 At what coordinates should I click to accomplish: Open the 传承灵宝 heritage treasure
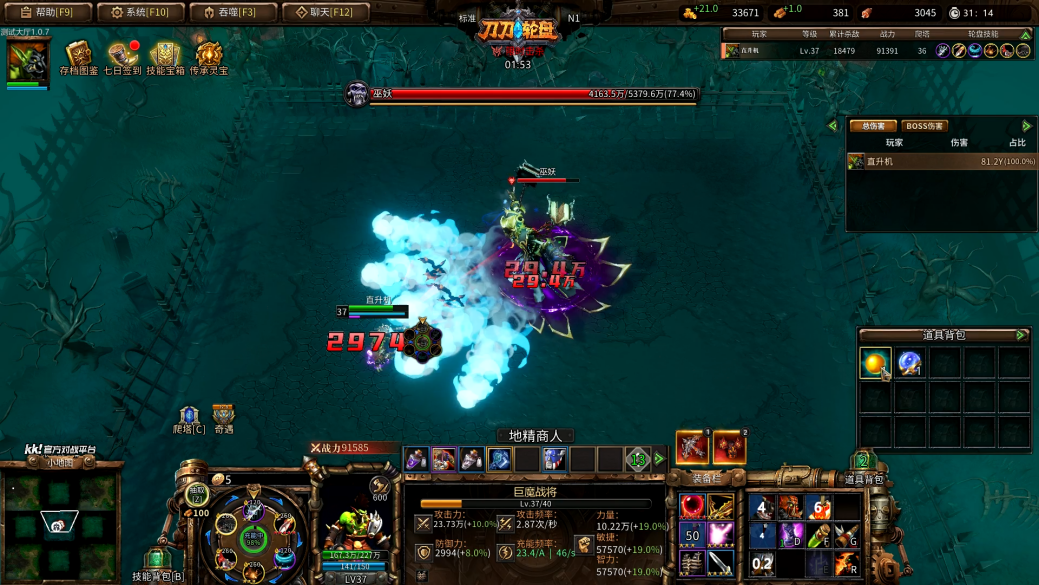tap(209, 58)
